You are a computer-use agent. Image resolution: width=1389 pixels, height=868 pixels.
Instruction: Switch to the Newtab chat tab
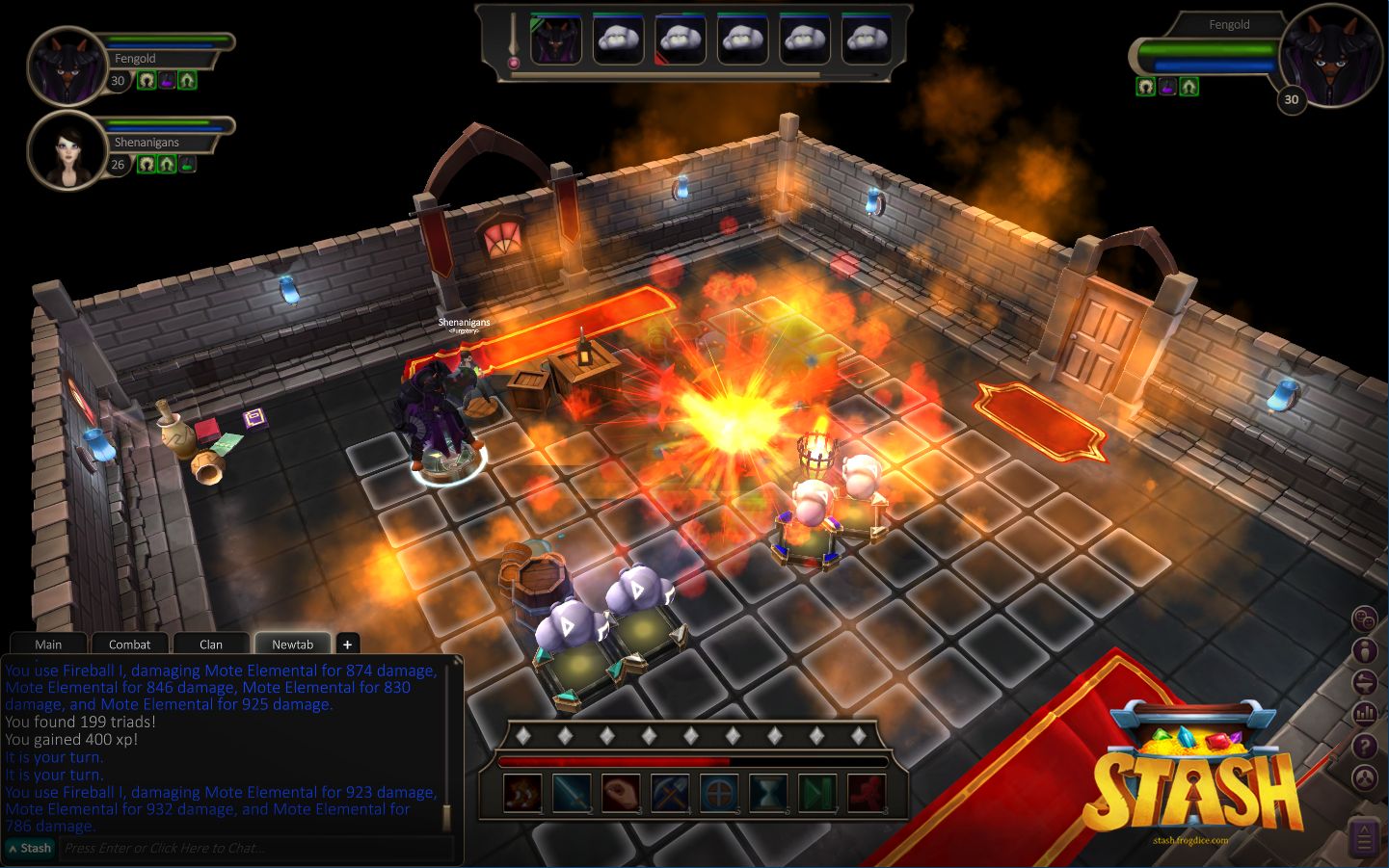click(292, 644)
